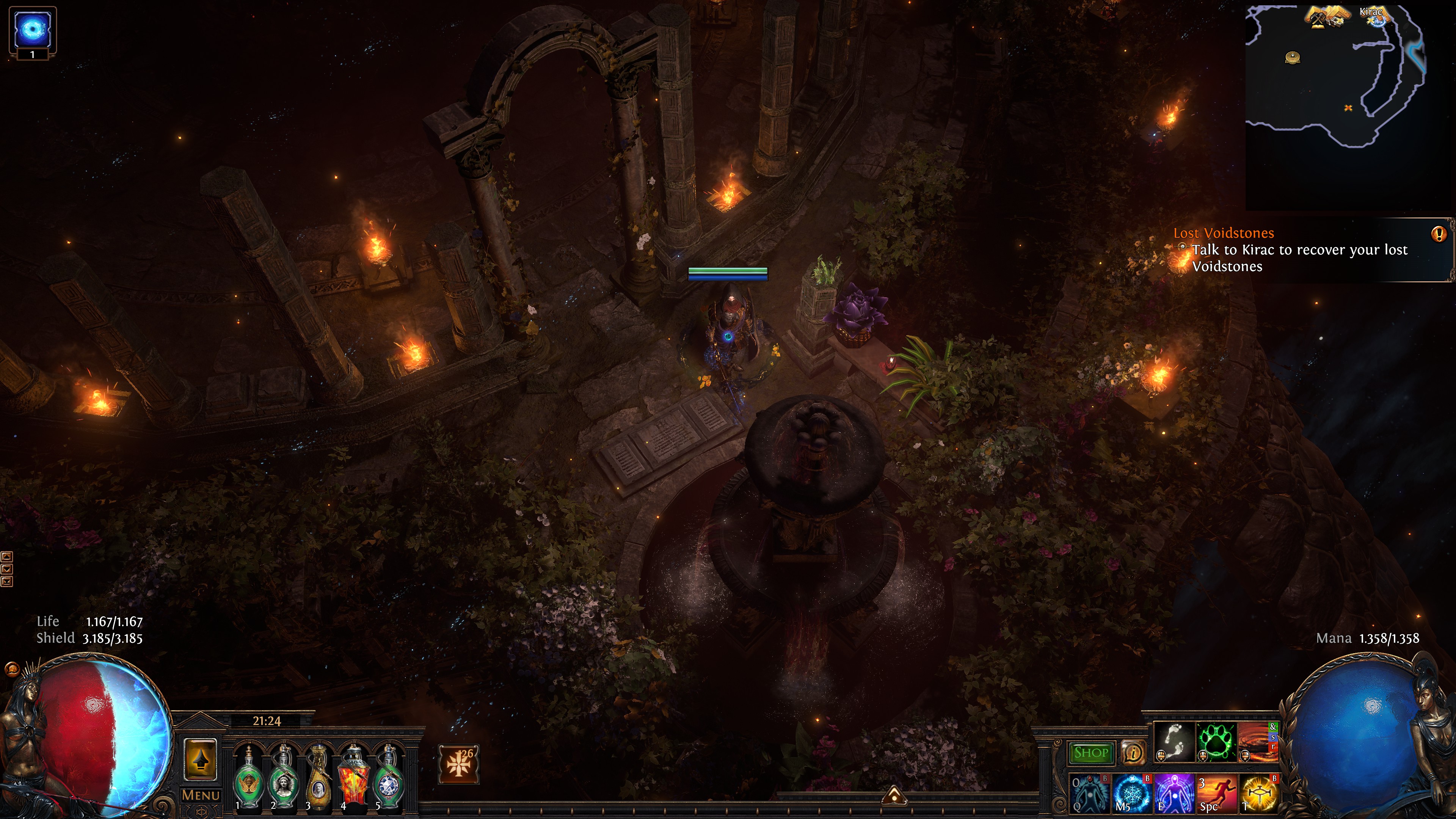Click the Lost Voidstones quest exclamation icon
Viewport: 1456px width, 819px height.
pyautogui.click(x=1439, y=234)
